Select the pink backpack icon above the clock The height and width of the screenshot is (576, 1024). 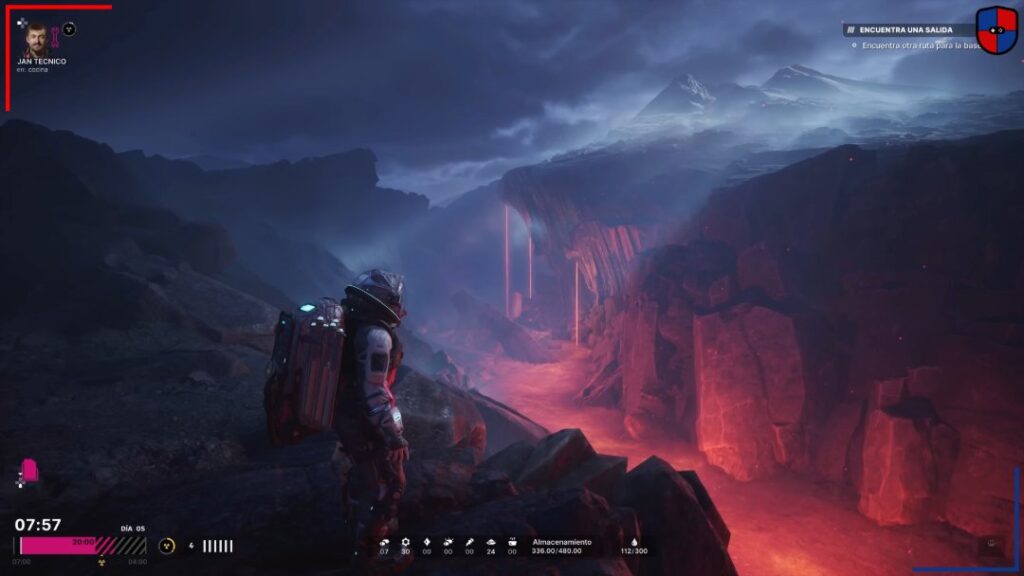[x=30, y=471]
